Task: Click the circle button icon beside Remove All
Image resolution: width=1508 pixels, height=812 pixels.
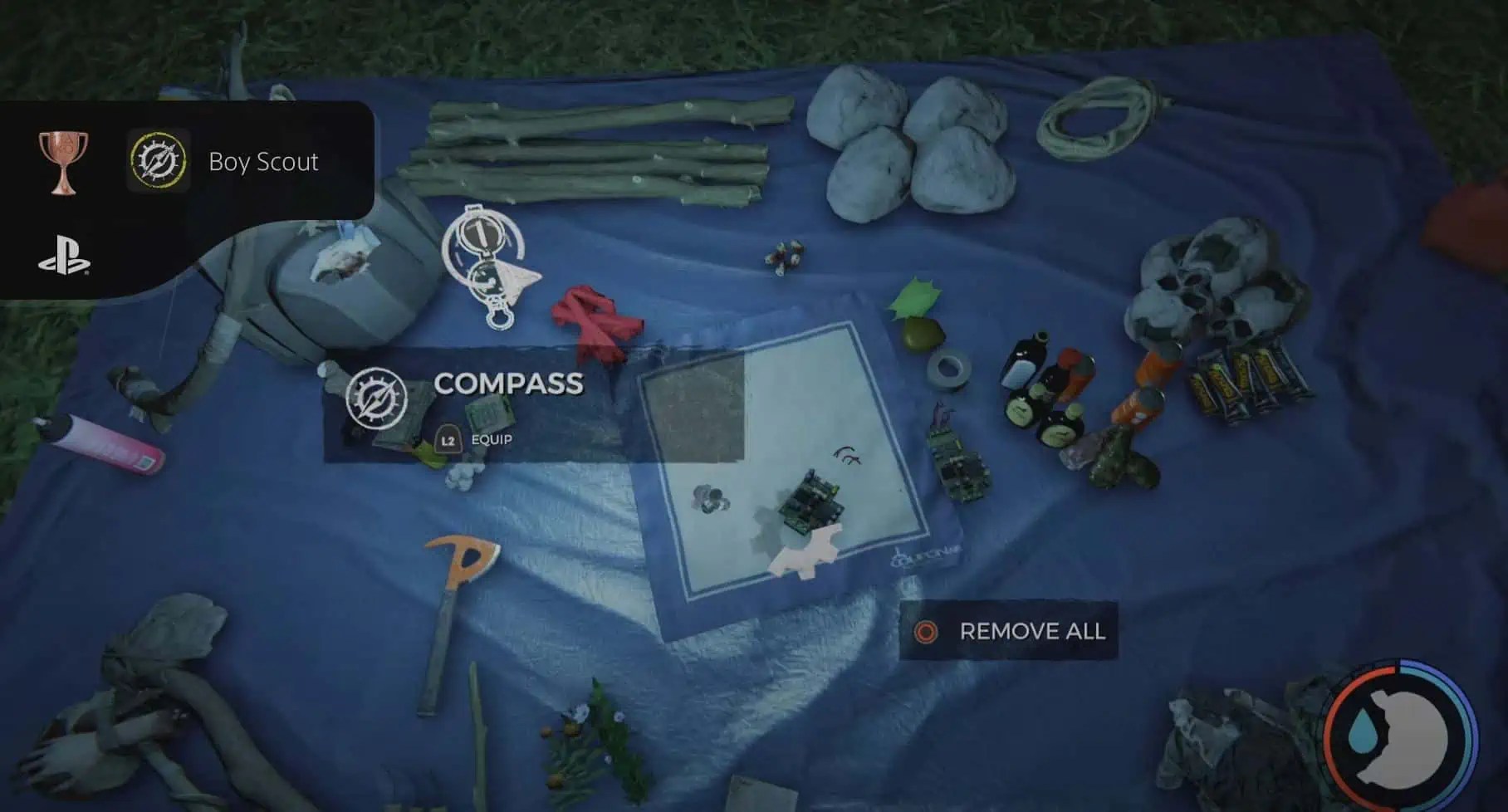Action: 924,632
